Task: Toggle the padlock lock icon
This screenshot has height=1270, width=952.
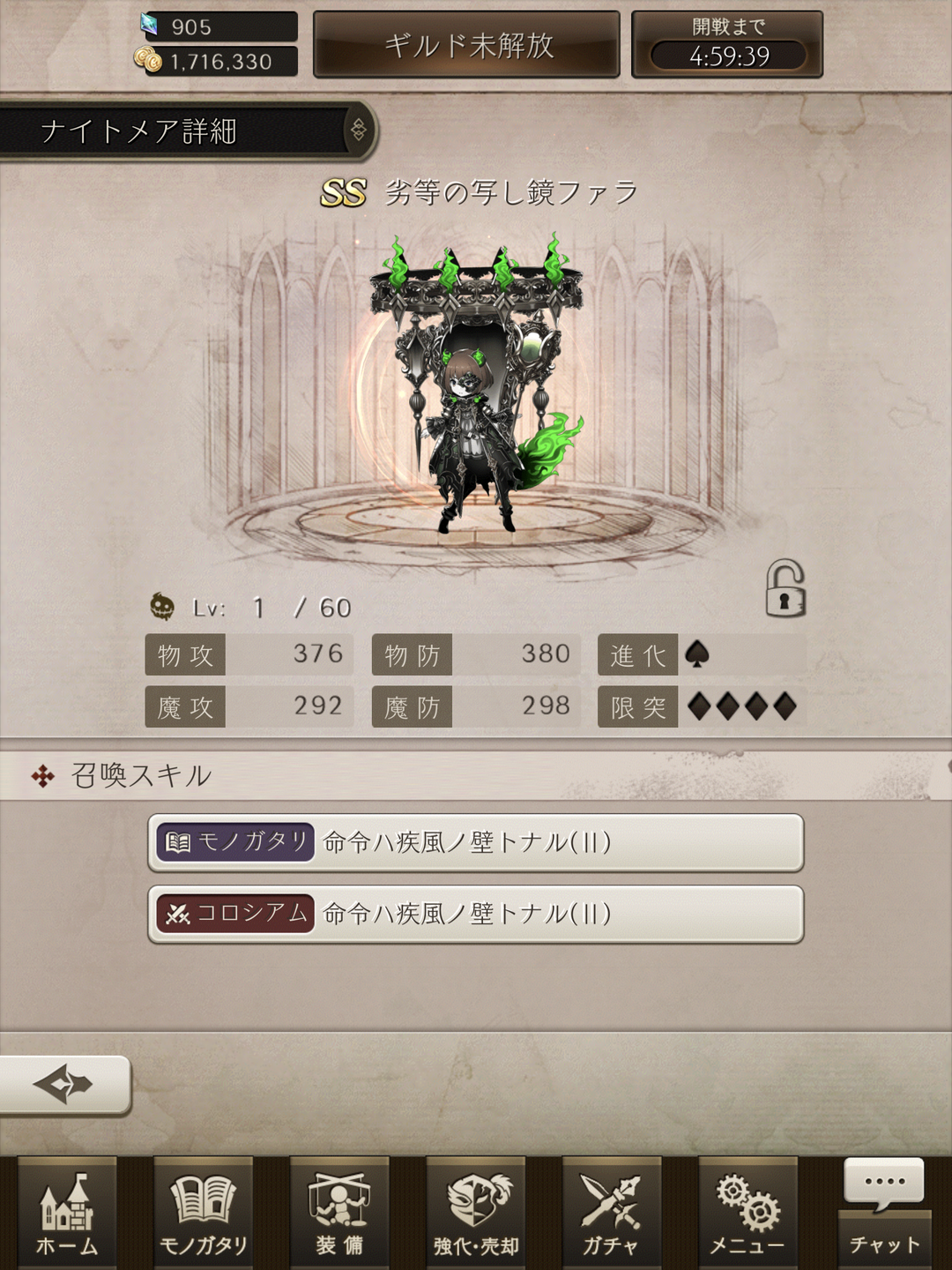Action: (x=785, y=589)
